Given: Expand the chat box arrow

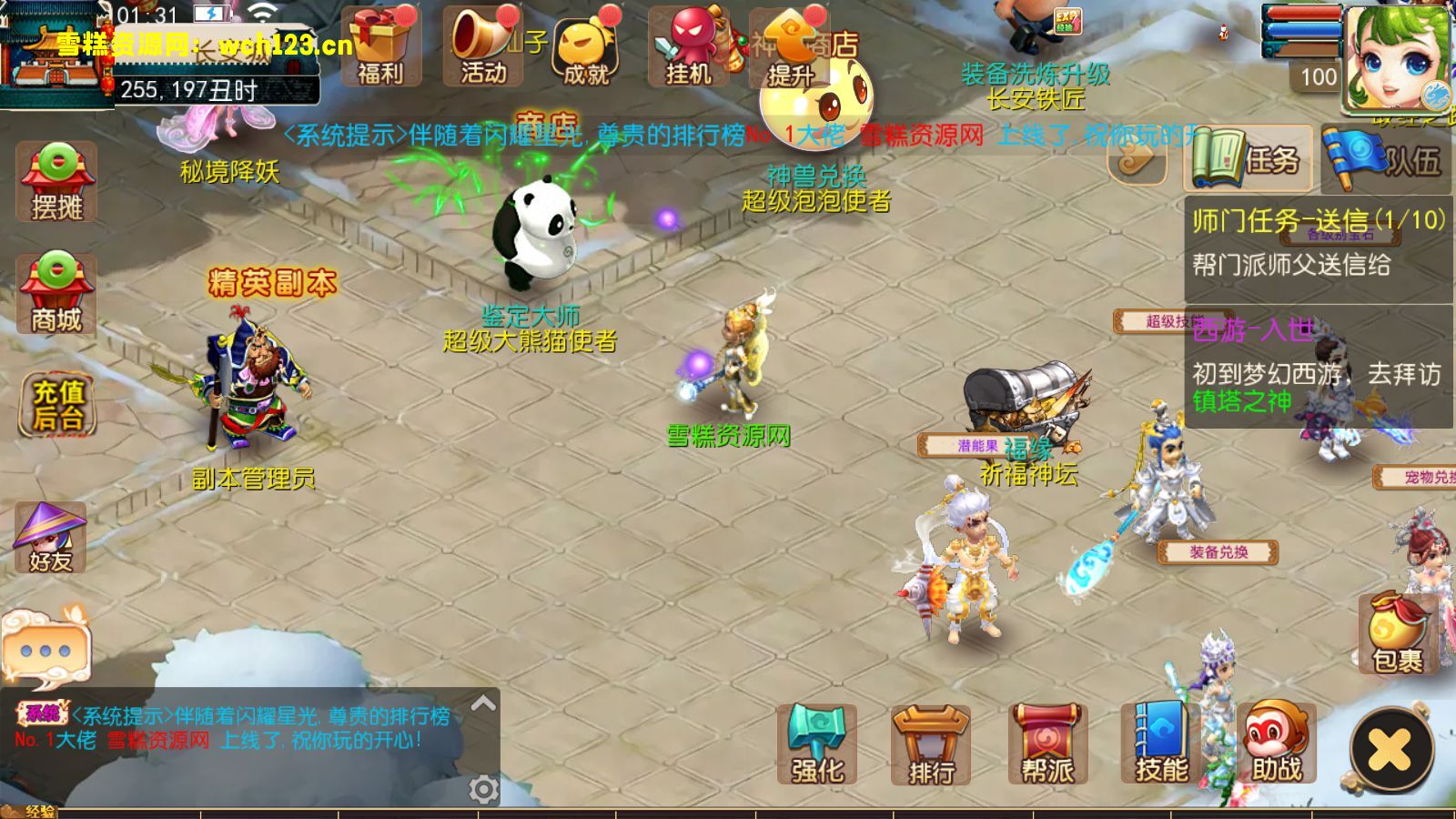Looking at the screenshot, I should [483, 703].
